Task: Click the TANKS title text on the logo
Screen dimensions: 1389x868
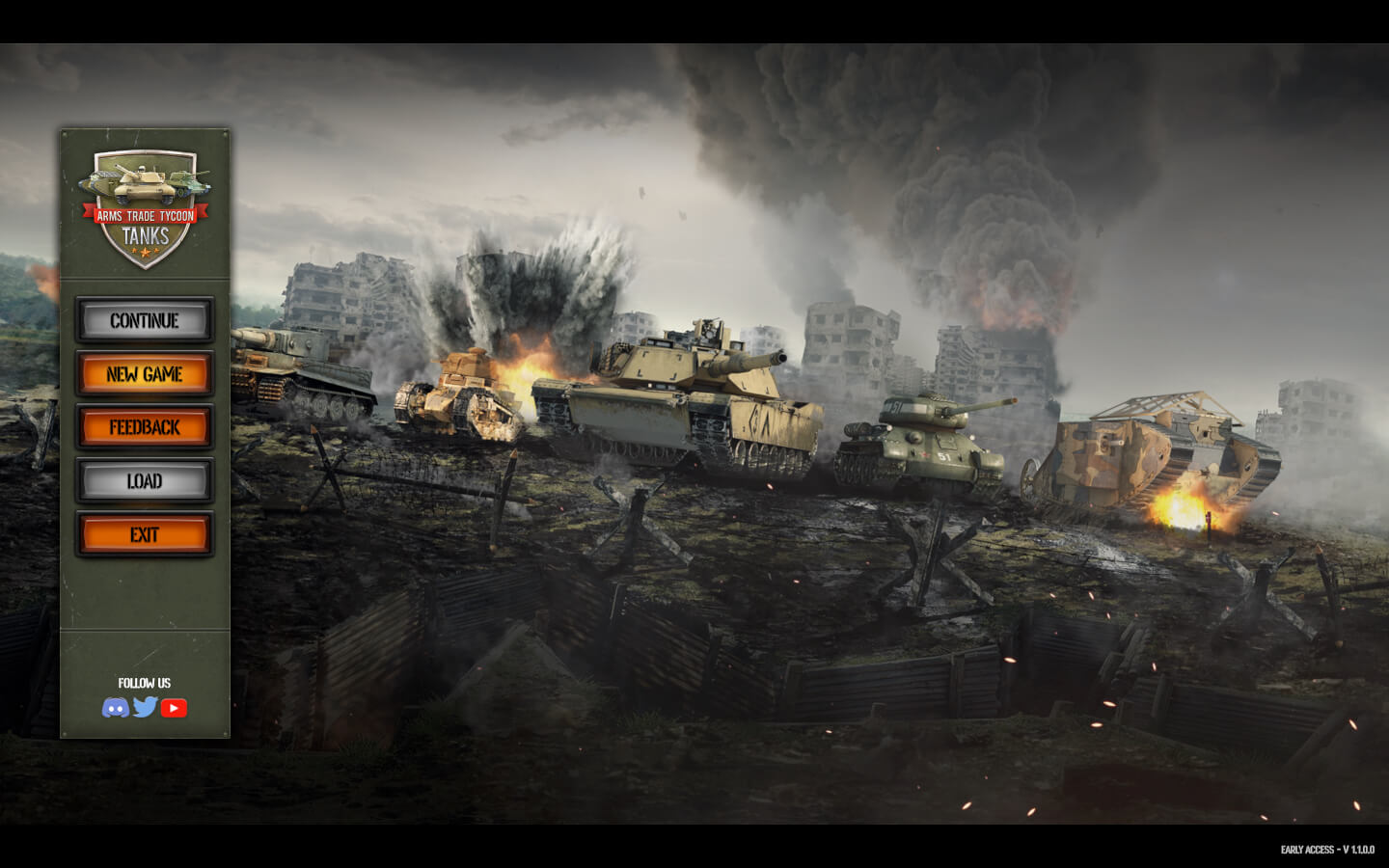Action: point(145,234)
